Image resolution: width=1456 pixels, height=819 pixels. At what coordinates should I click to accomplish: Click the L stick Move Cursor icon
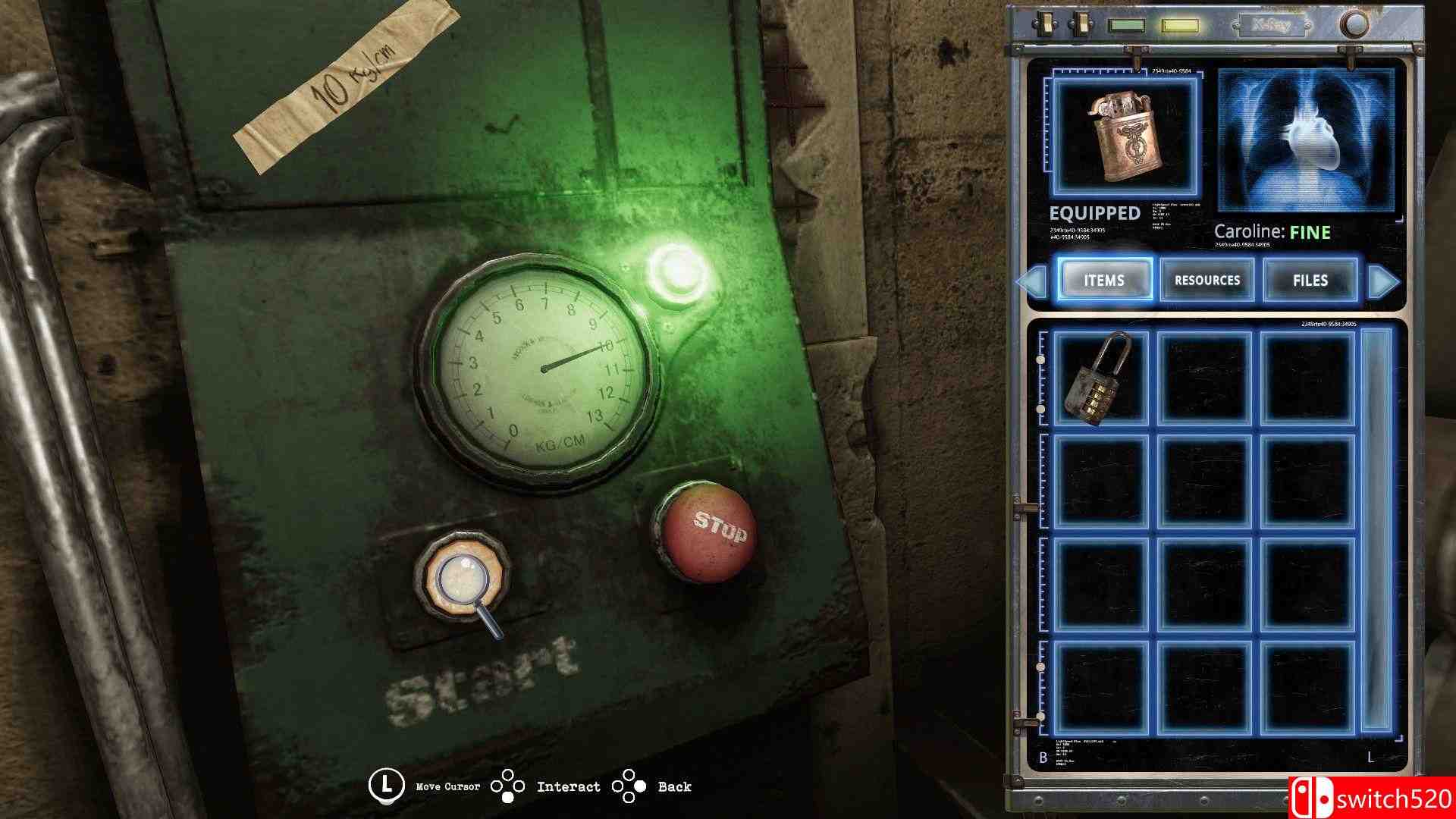pyautogui.click(x=387, y=786)
